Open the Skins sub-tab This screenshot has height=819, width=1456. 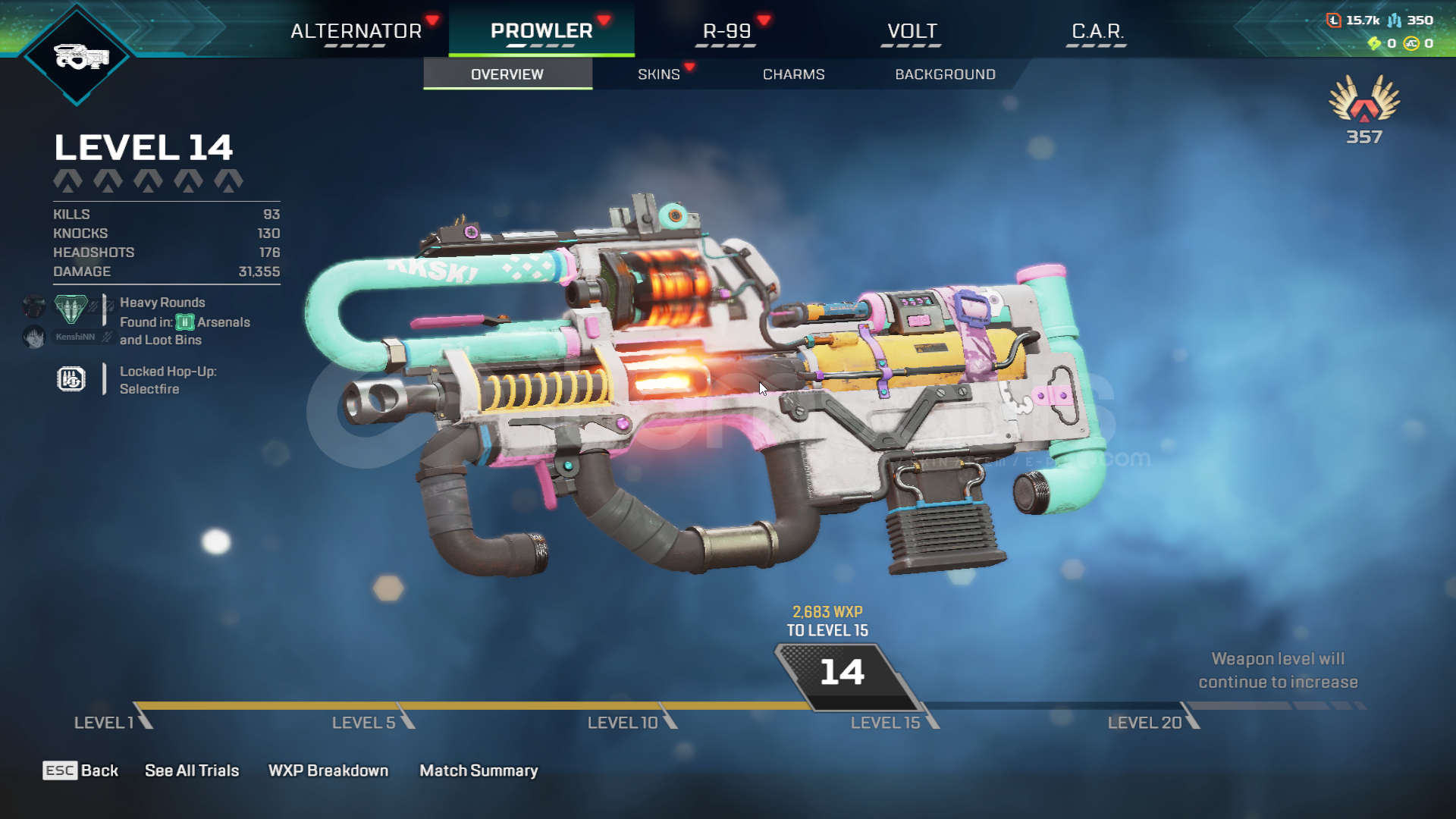(658, 74)
